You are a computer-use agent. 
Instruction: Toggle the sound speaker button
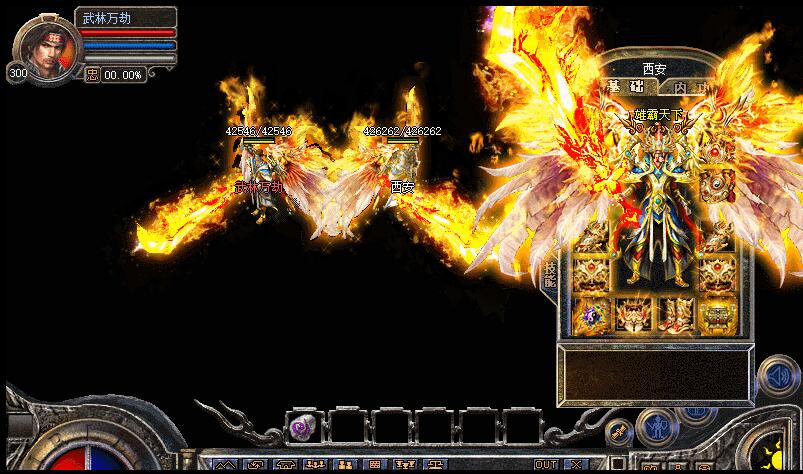pyautogui.click(x=776, y=377)
